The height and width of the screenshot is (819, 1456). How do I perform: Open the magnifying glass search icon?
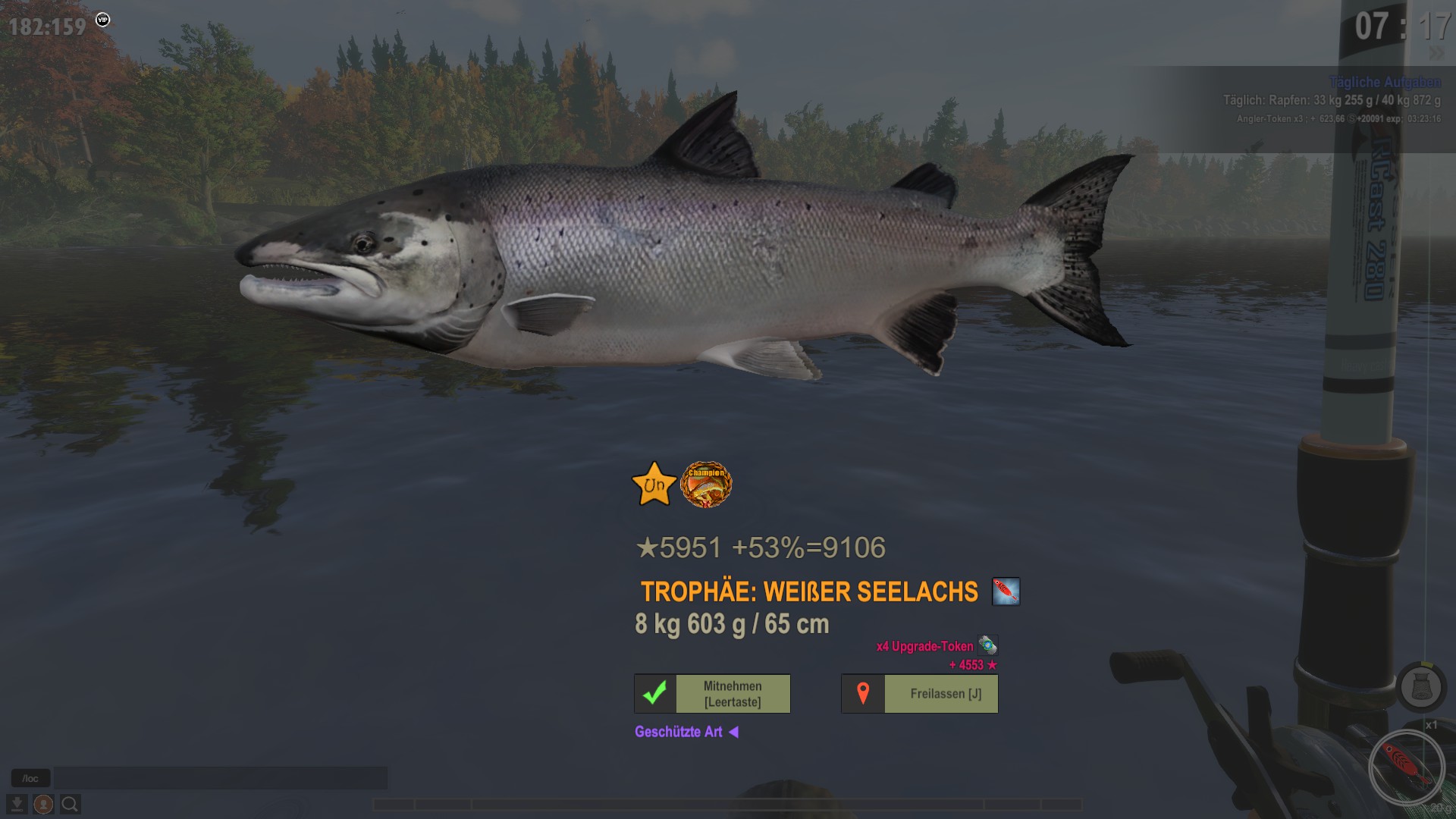point(70,804)
